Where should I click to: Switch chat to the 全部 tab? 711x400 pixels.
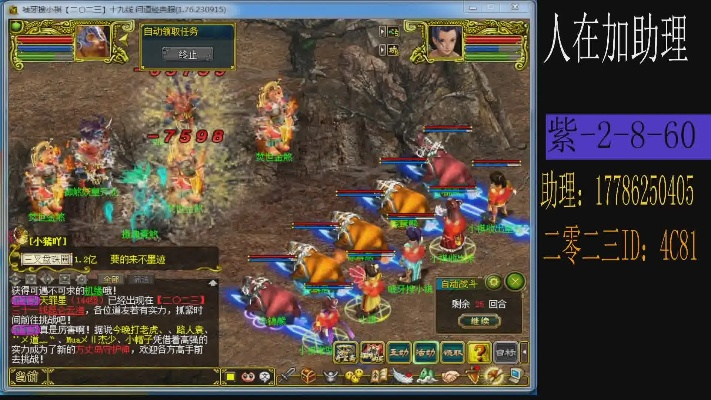coord(112,279)
